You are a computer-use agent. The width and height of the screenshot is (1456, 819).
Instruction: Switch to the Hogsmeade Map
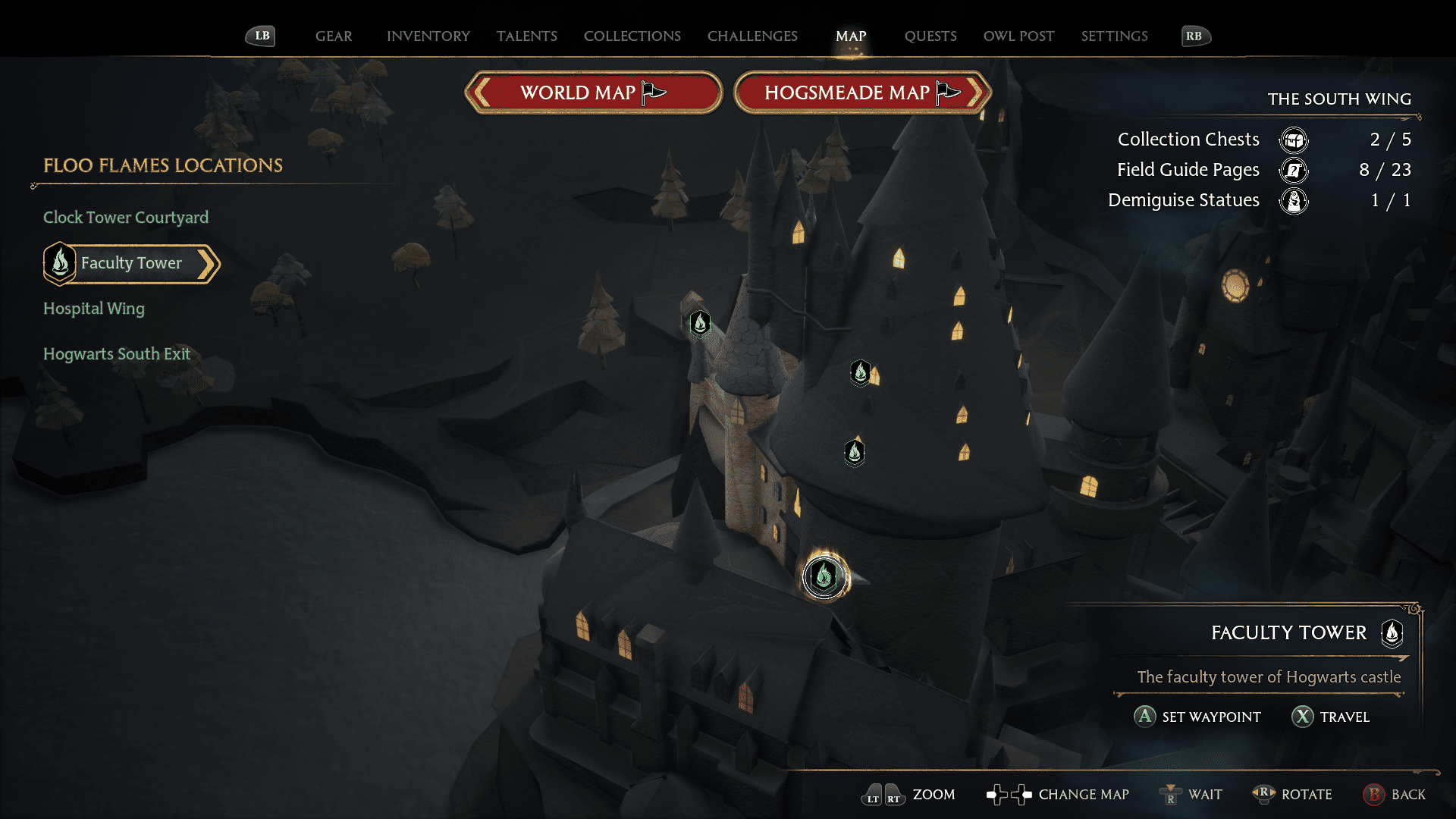(862, 93)
